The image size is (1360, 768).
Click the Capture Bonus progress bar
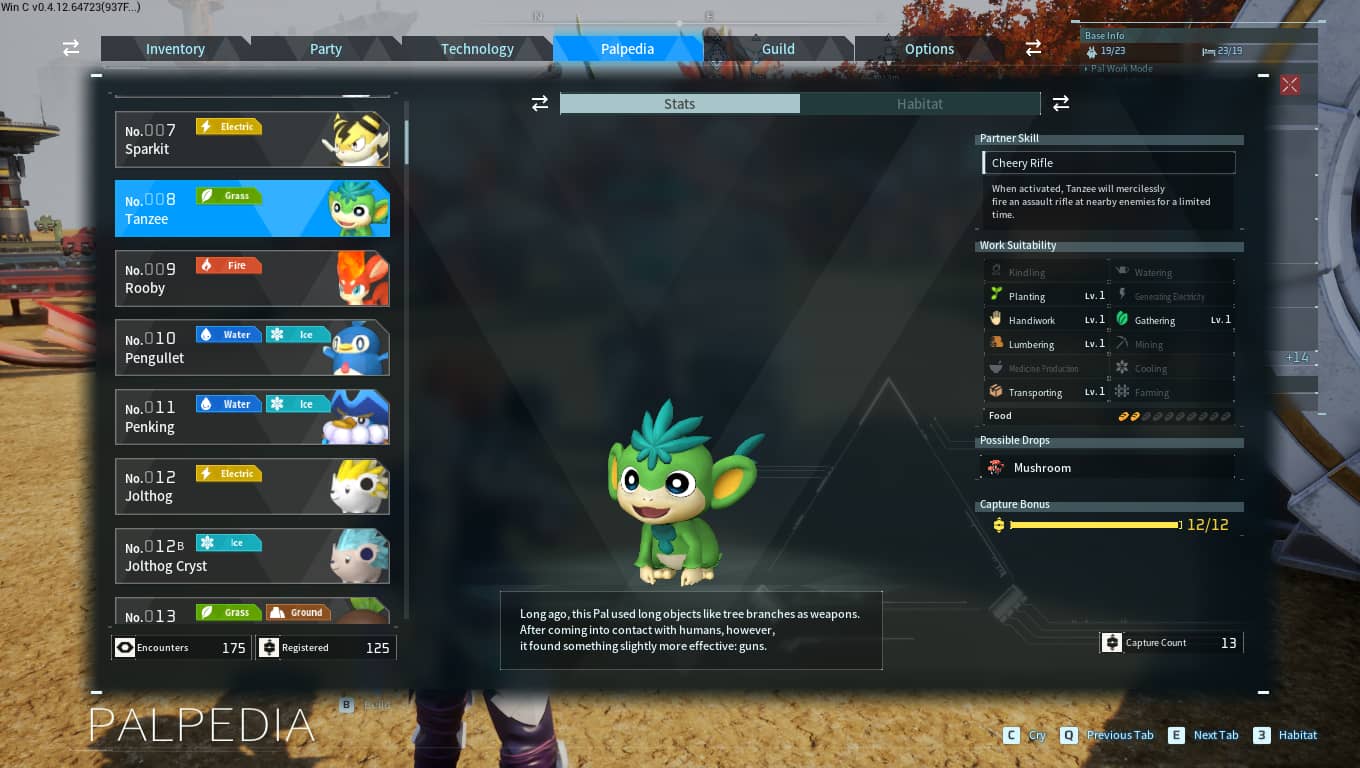point(1095,524)
